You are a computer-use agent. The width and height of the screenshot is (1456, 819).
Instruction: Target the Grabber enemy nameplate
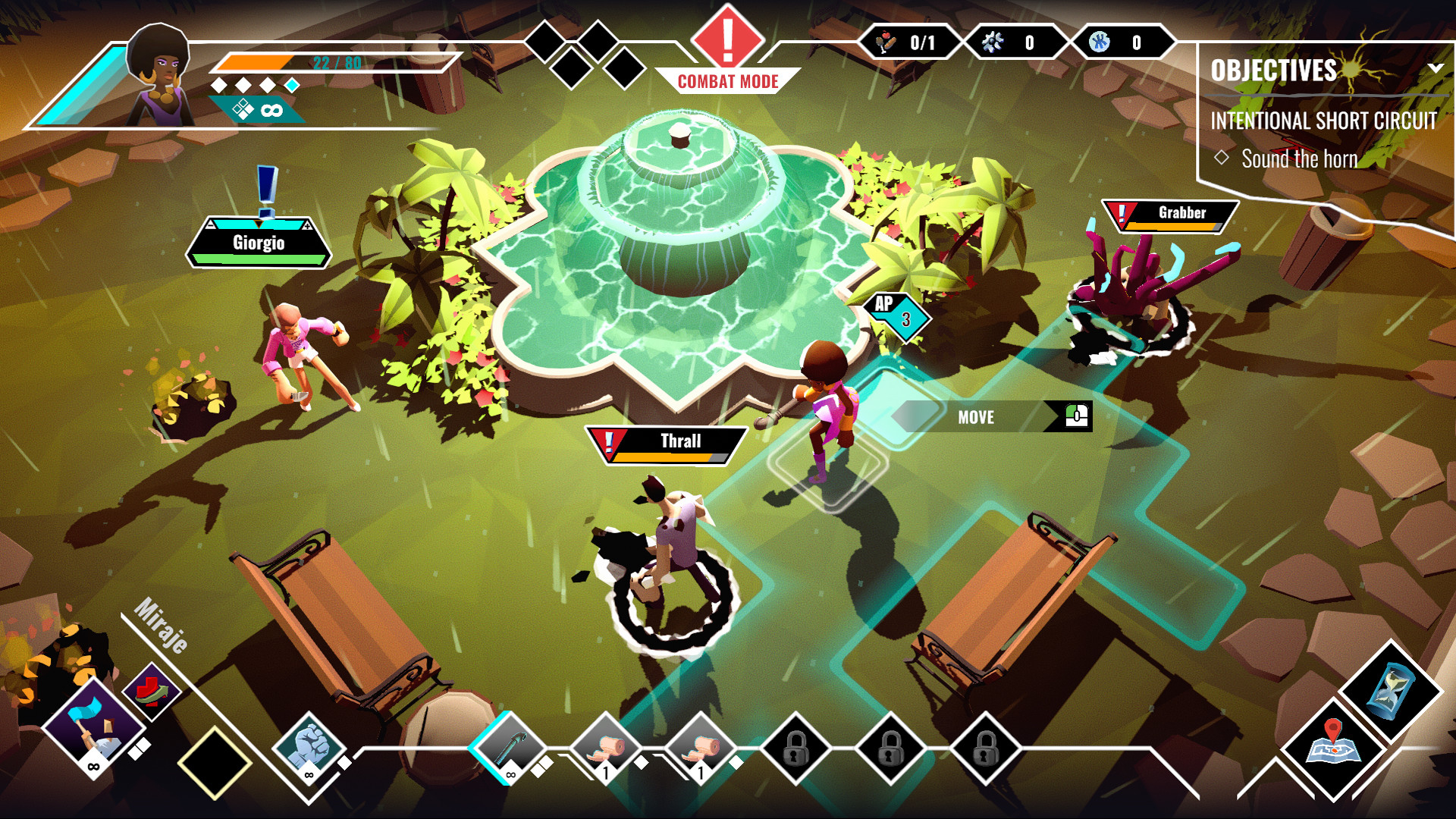(x=1170, y=215)
